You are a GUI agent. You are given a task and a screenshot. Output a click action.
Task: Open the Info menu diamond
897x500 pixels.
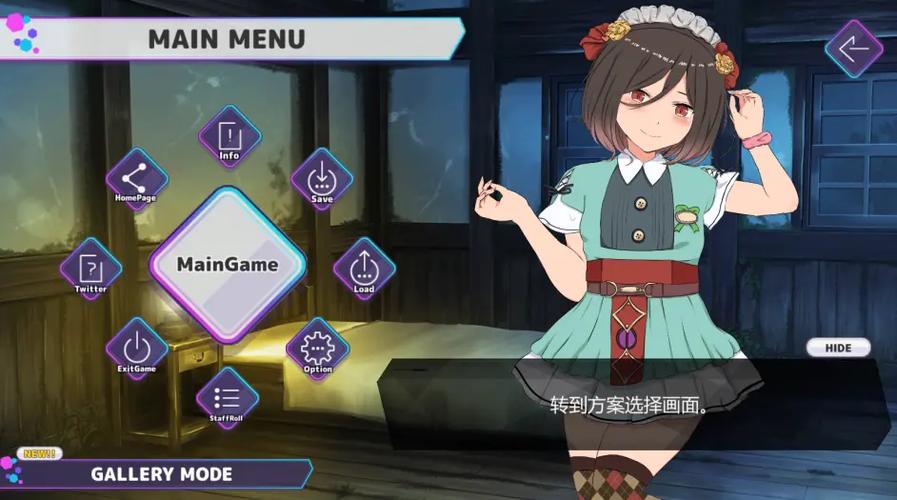click(229, 137)
